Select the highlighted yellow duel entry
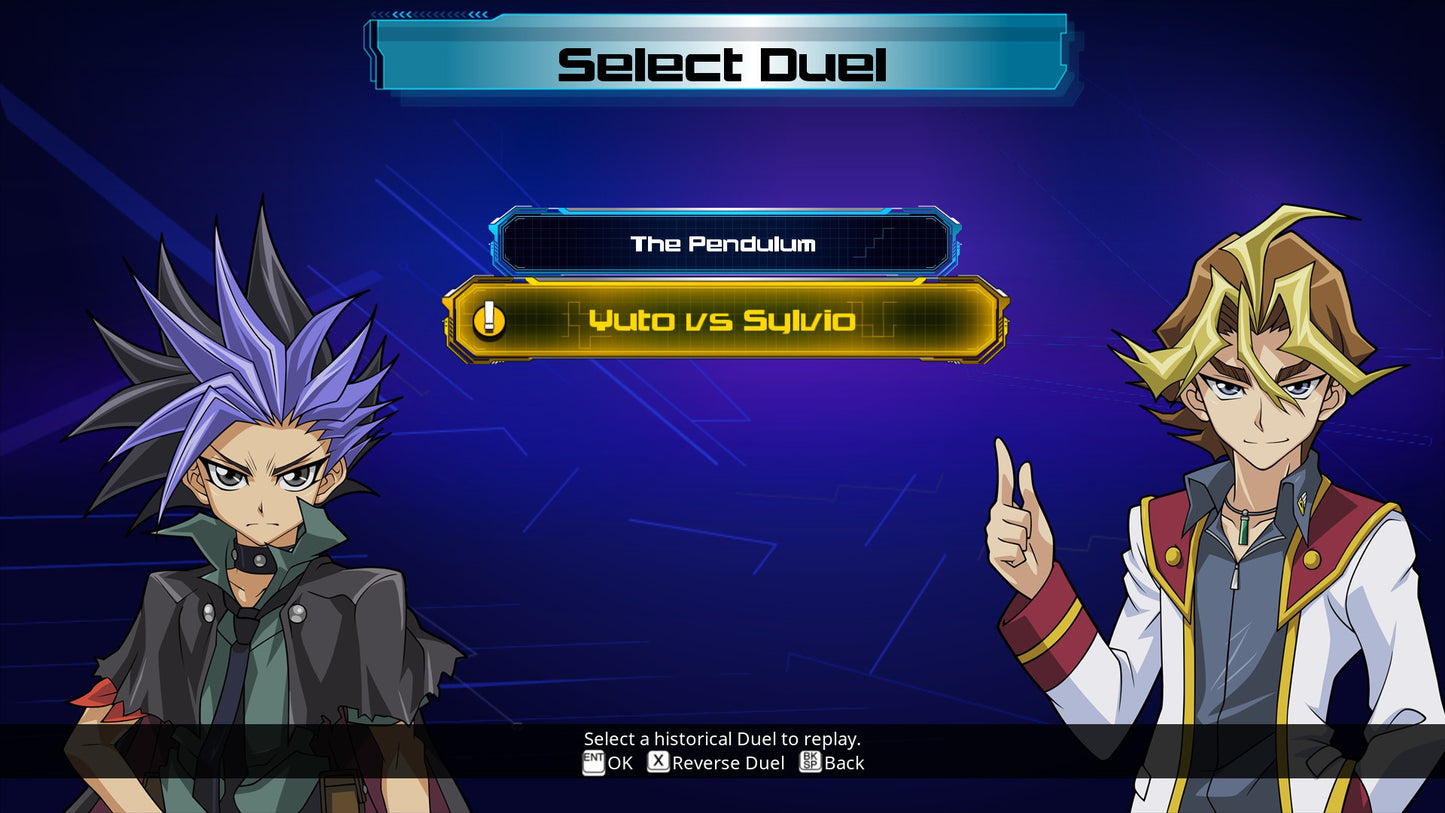Viewport: 1445px width, 813px height. coord(722,322)
